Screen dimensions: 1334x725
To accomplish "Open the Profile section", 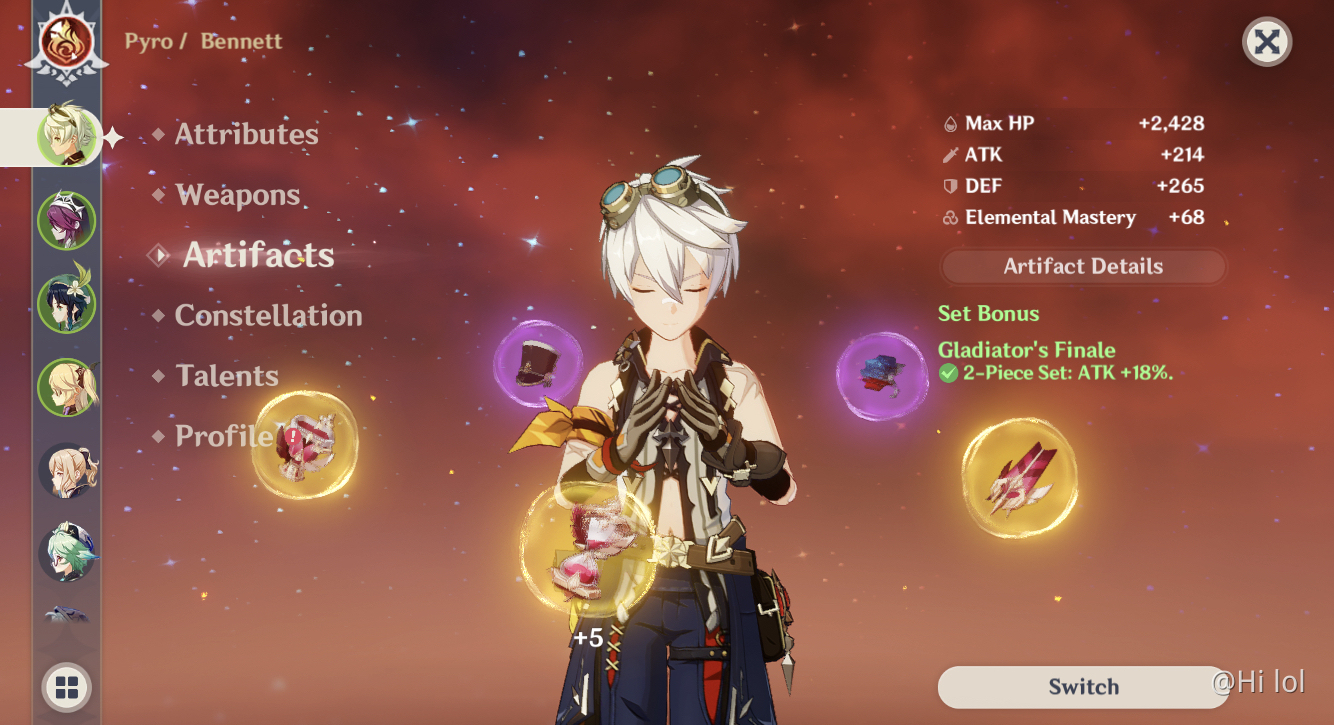I will (x=223, y=436).
